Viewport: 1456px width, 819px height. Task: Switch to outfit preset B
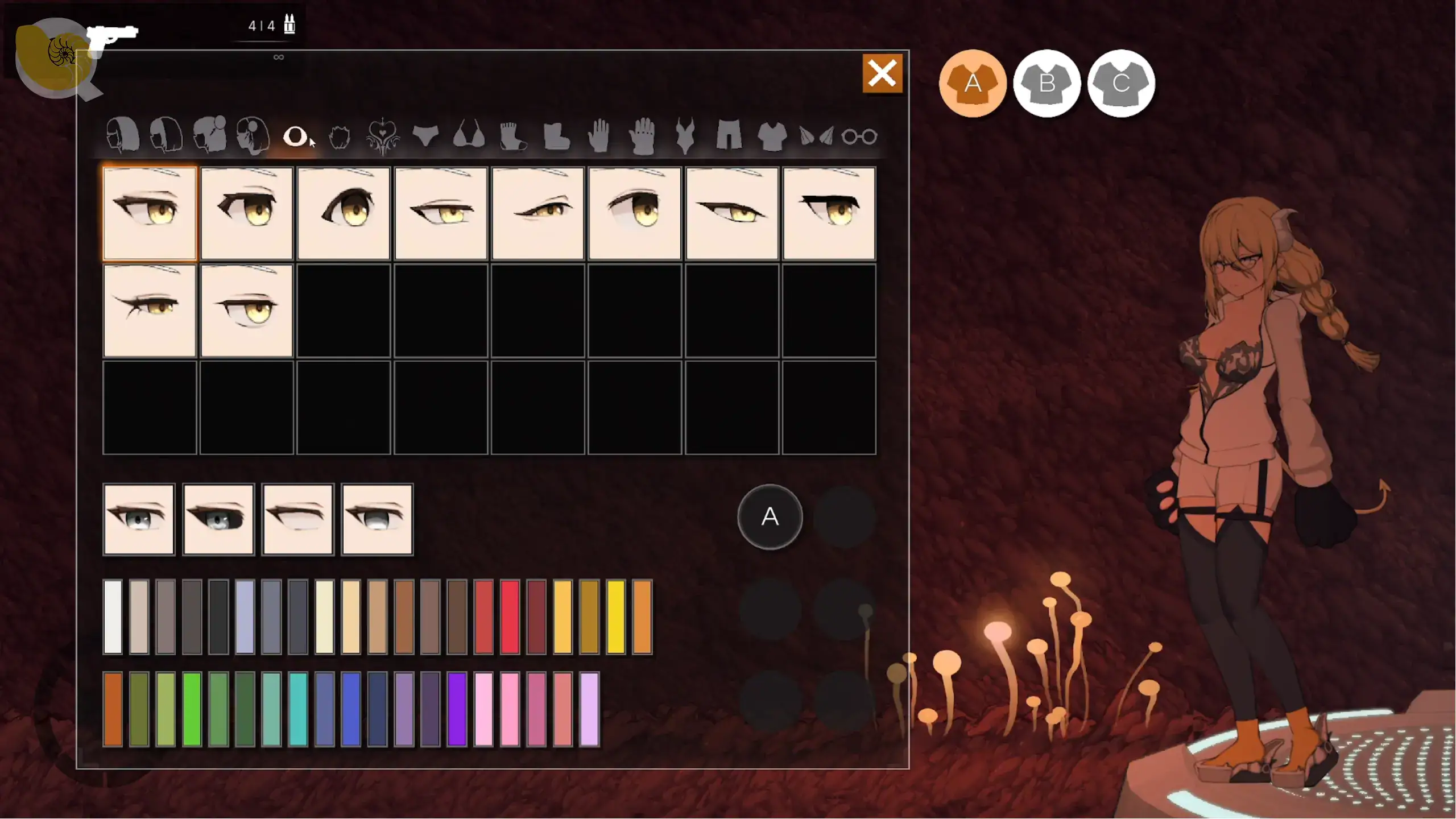pyautogui.click(x=1046, y=84)
